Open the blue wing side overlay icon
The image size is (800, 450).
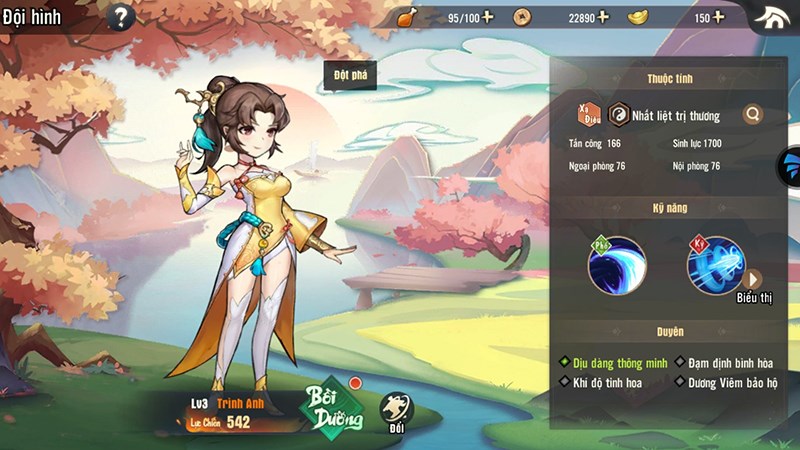tap(790, 167)
